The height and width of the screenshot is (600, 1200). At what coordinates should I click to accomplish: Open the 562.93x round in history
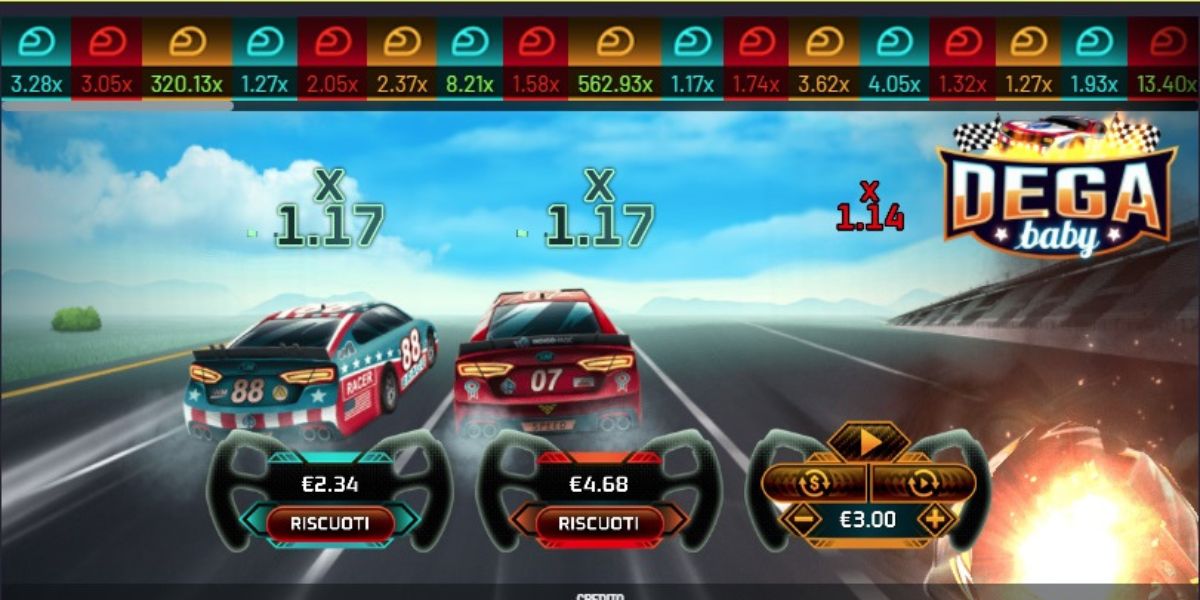[x=615, y=58]
